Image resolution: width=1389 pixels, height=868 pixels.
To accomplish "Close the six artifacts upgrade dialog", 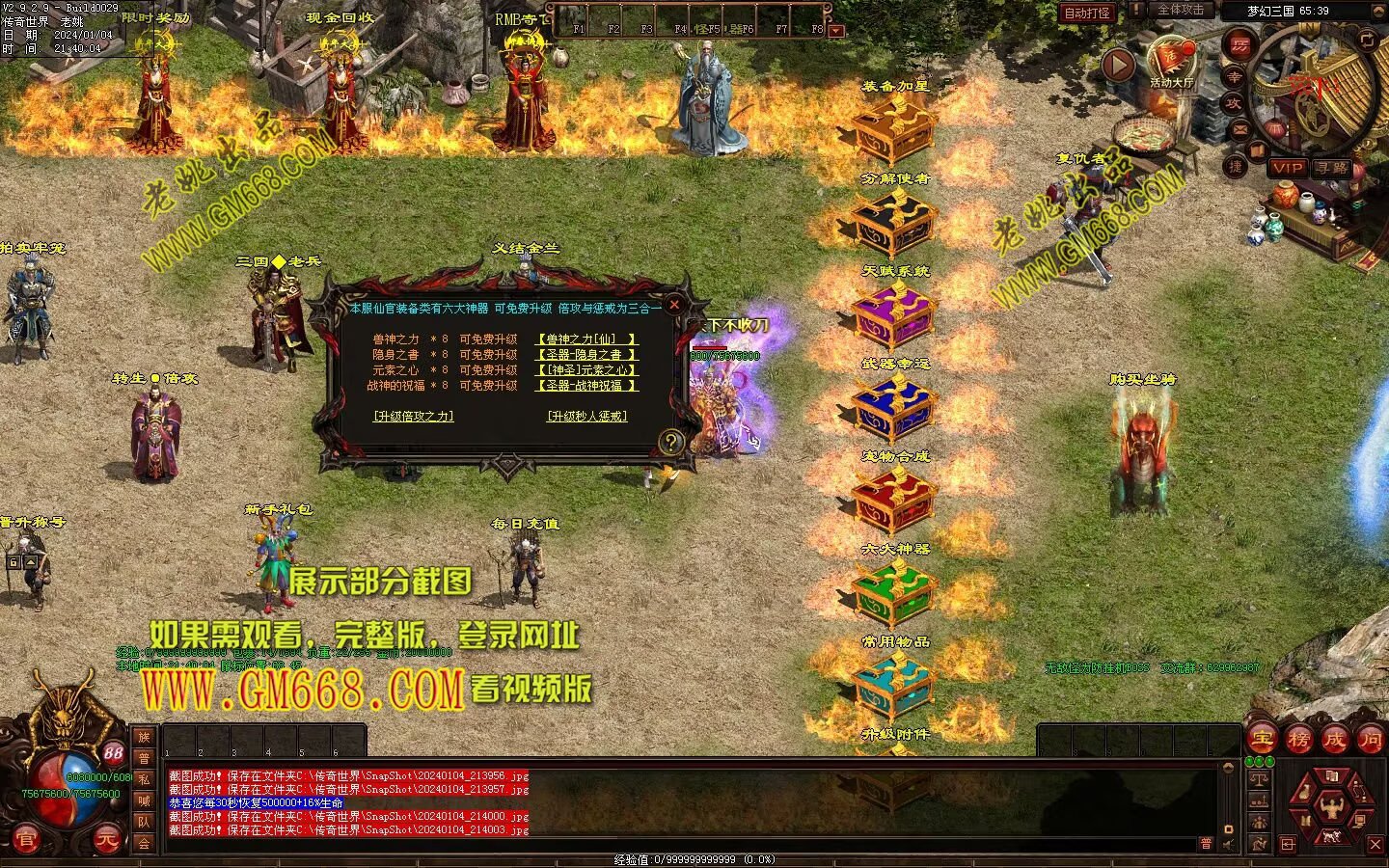I will click(x=675, y=304).
